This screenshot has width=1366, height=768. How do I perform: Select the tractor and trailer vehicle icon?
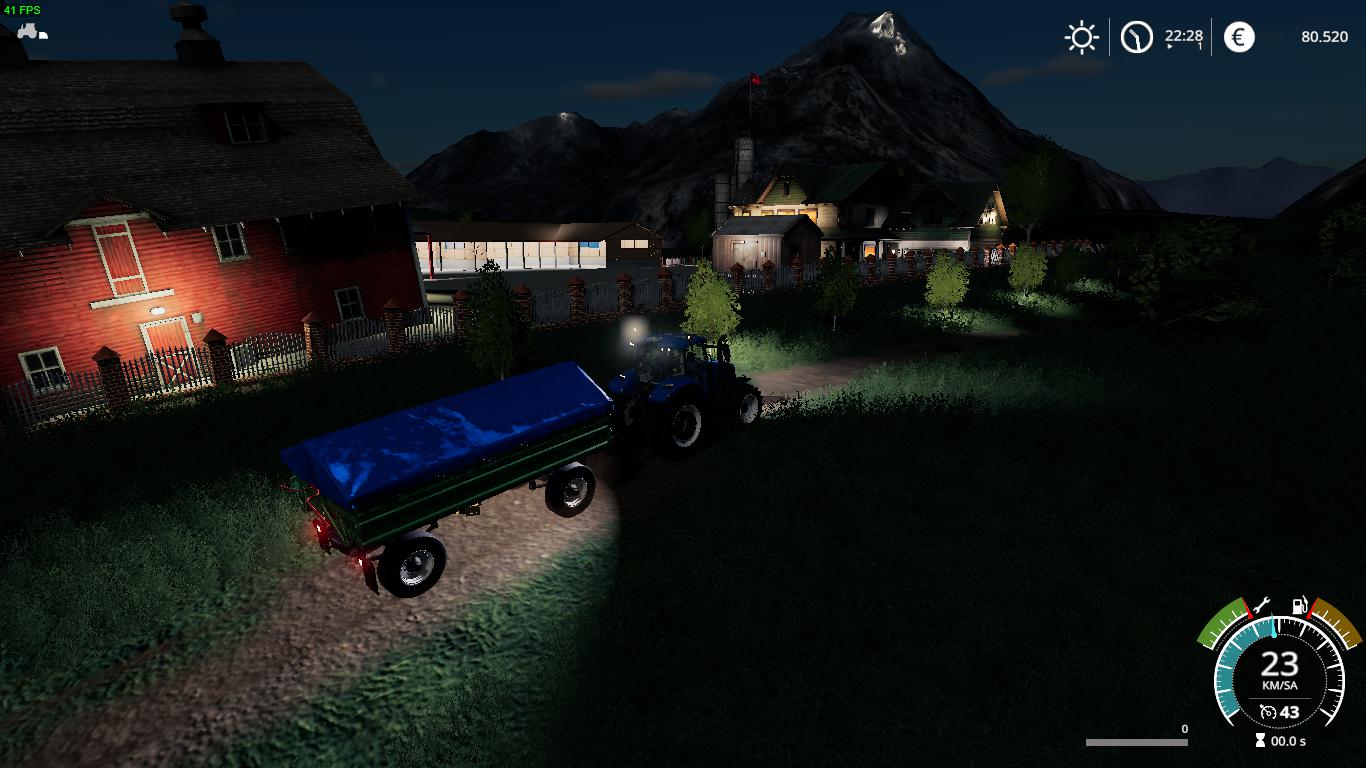click(31, 31)
